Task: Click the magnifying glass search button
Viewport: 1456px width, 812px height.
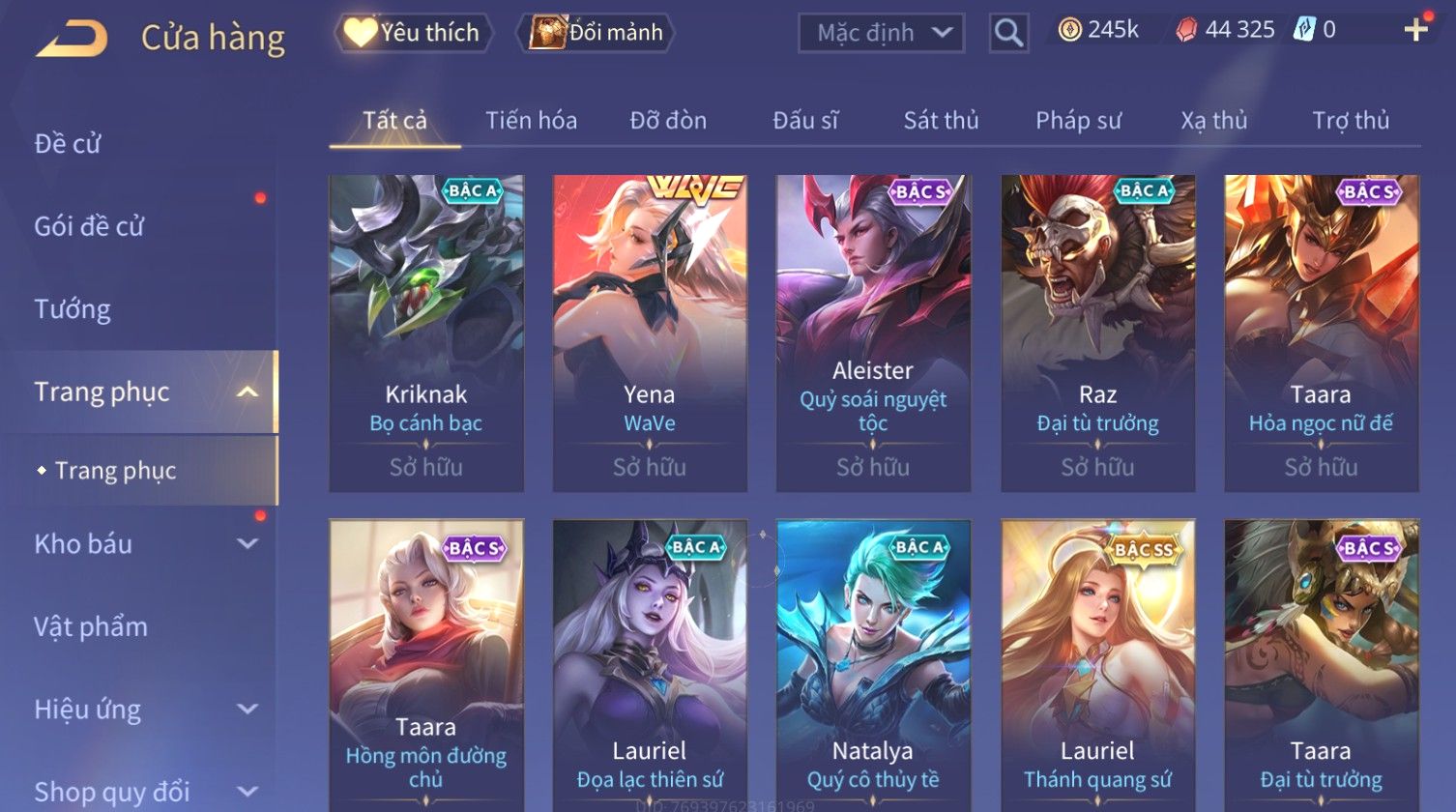Action: tap(1008, 34)
